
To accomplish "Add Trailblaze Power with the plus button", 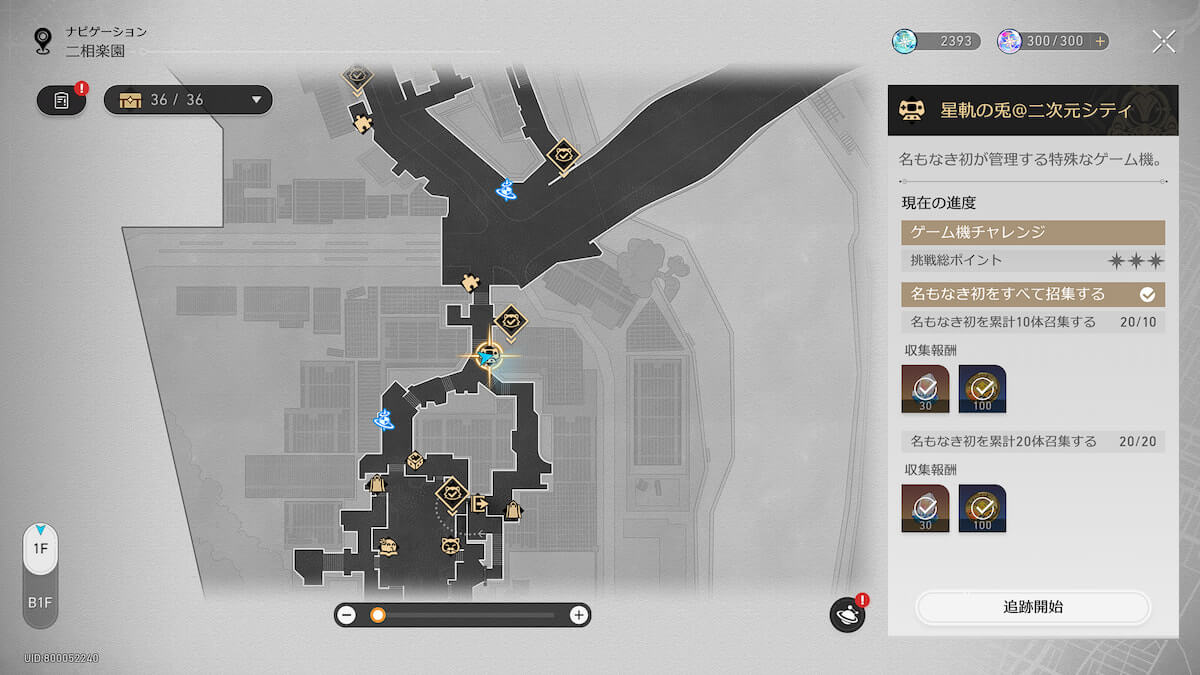I will click(1100, 41).
